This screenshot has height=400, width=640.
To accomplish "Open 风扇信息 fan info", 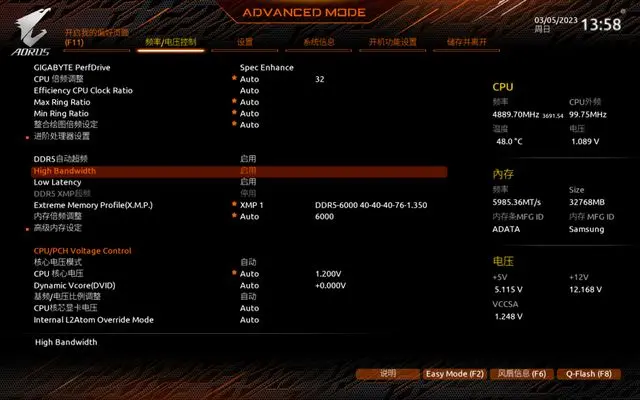I will click(x=522, y=373).
